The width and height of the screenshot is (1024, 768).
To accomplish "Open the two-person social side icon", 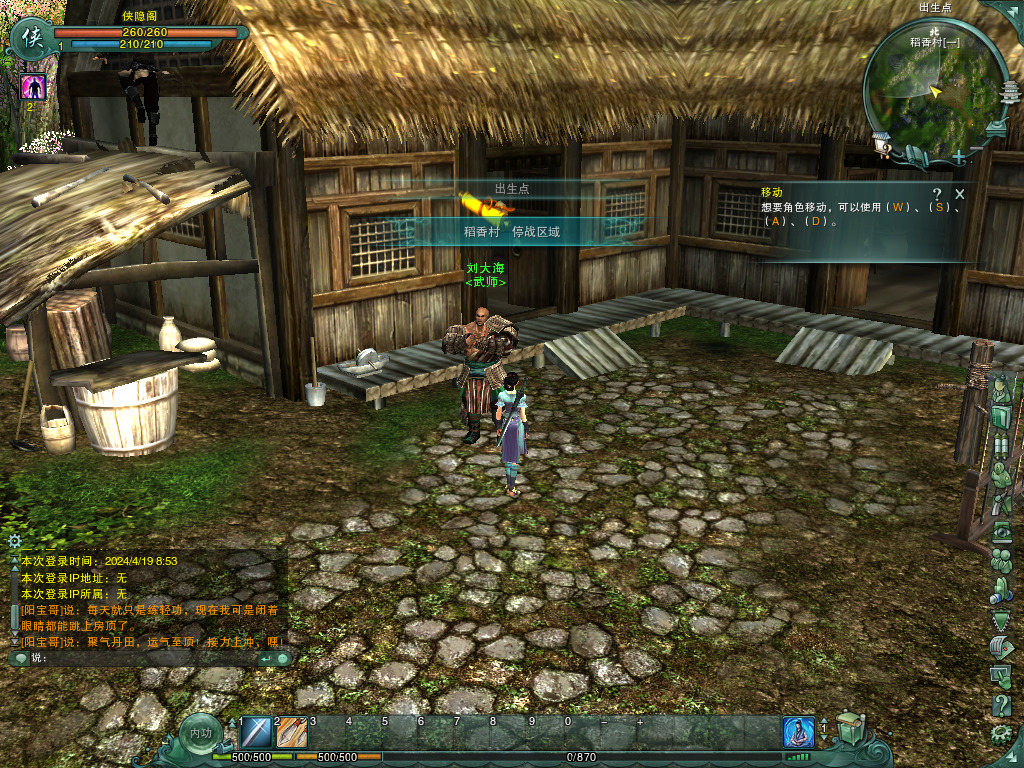I will tap(1001, 563).
